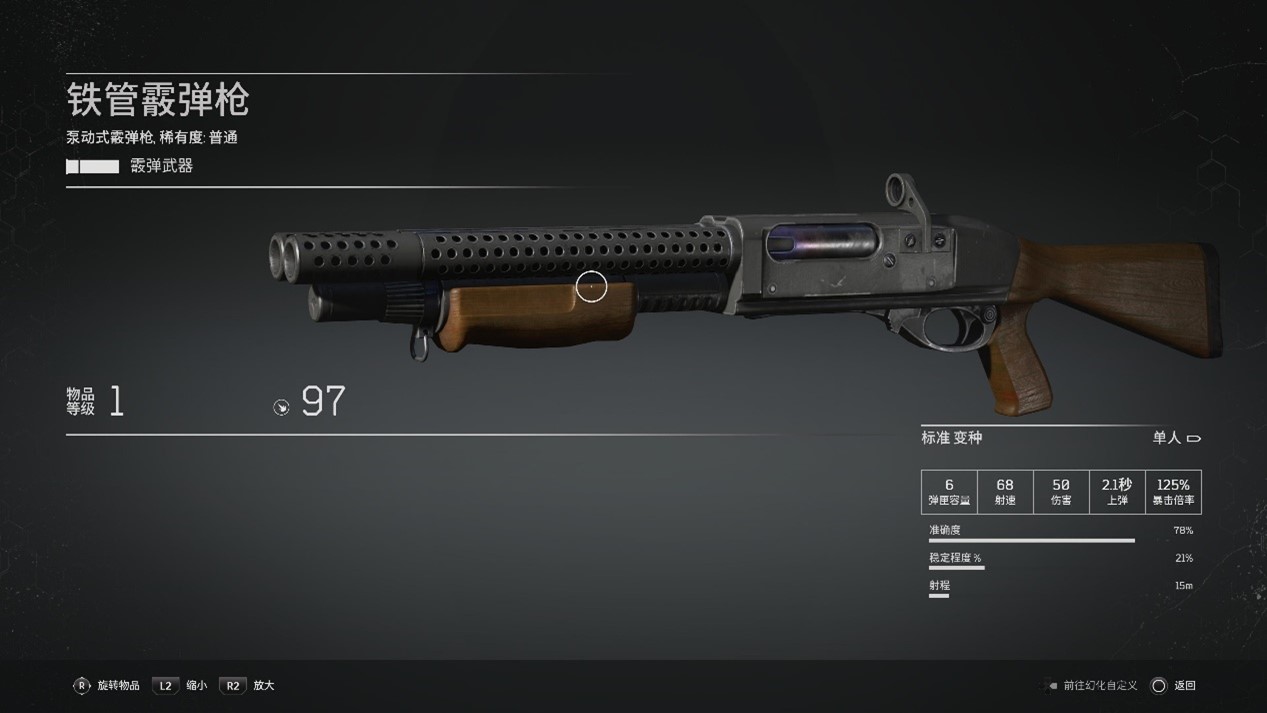Zoom out with the 缩小 option
Viewport: 1267px width, 713px height.
[x=181, y=685]
